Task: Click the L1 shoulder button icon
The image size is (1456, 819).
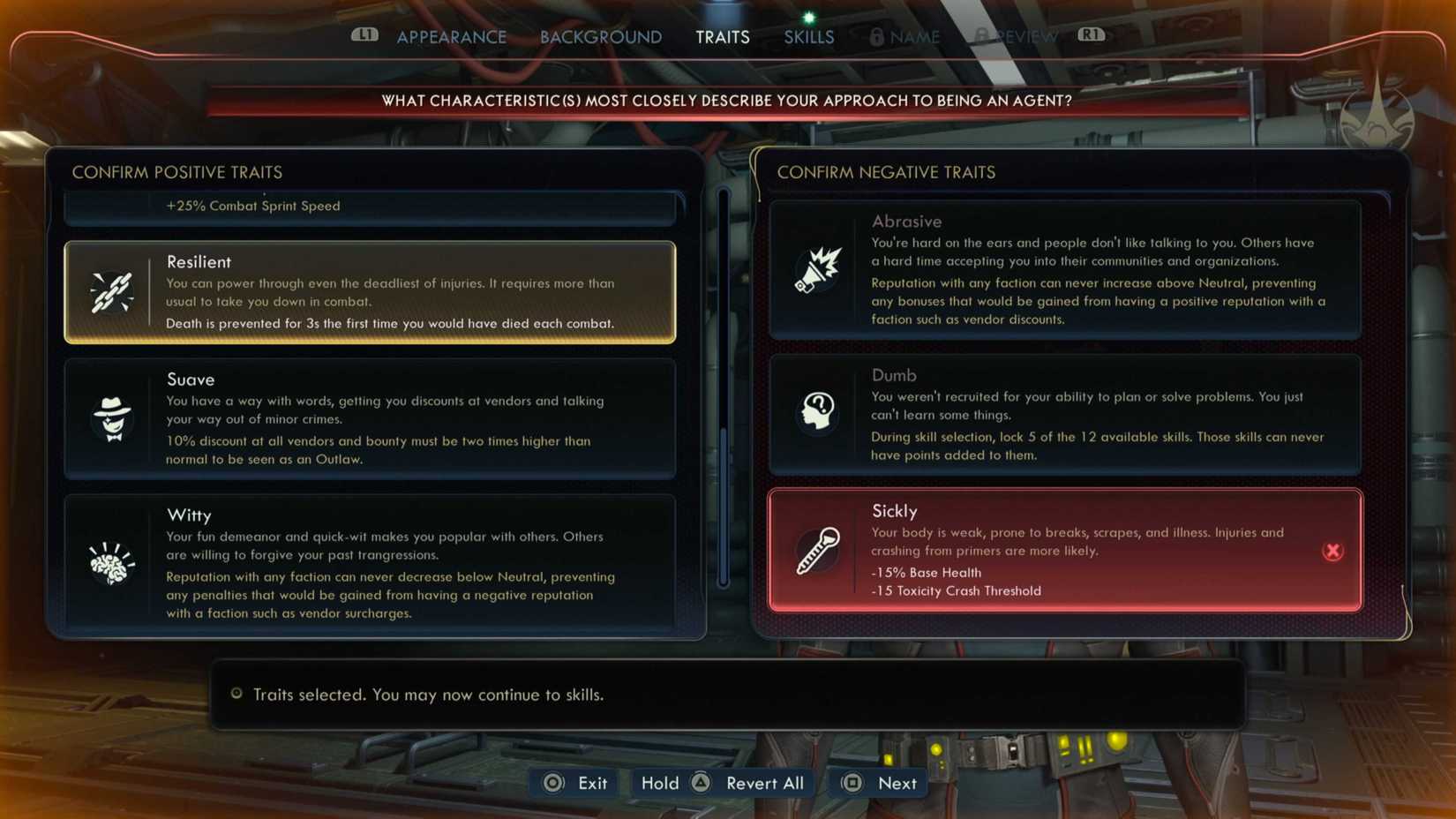Action: (x=364, y=35)
